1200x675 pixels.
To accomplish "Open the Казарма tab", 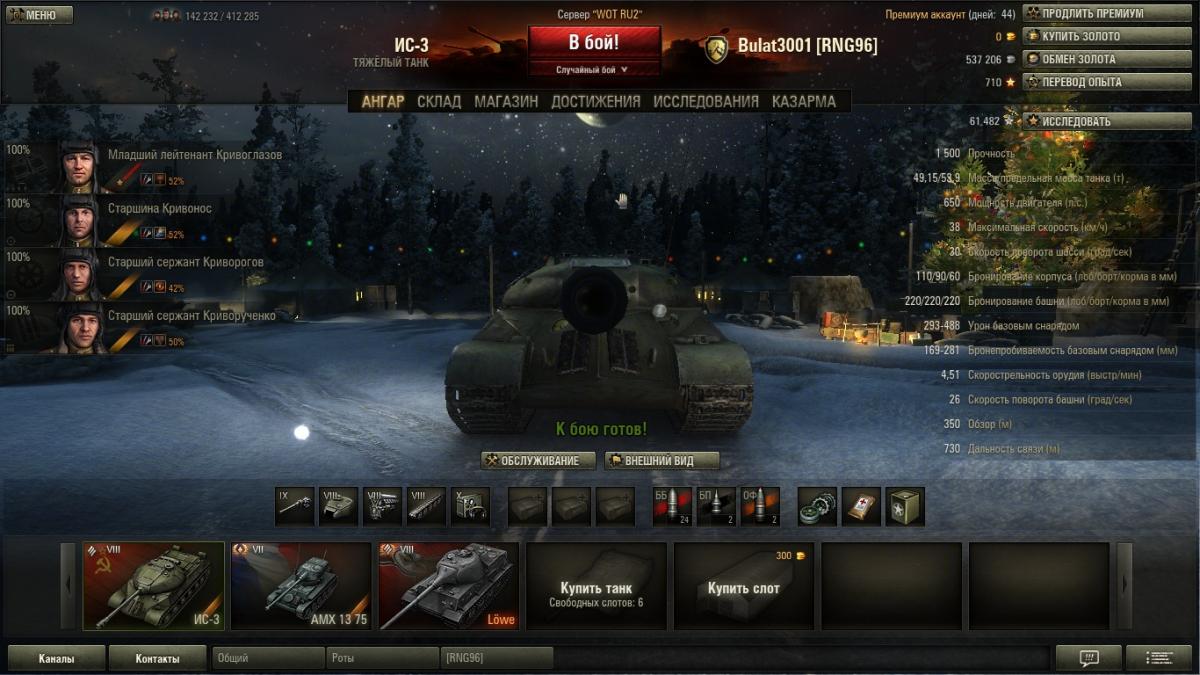I will pyautogui.click(x=803, y=101).
